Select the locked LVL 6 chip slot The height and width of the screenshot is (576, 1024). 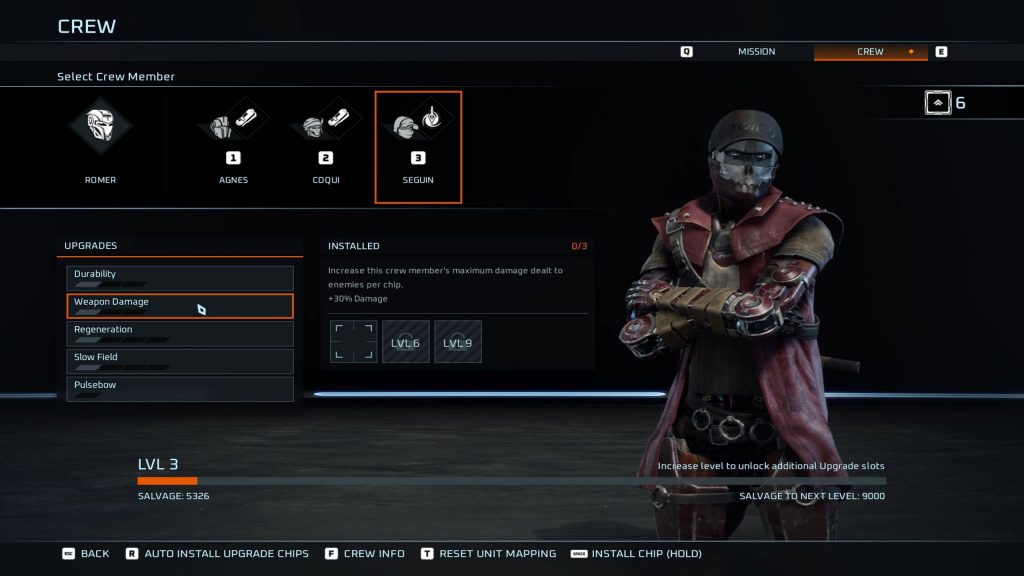tap(406, 342)
